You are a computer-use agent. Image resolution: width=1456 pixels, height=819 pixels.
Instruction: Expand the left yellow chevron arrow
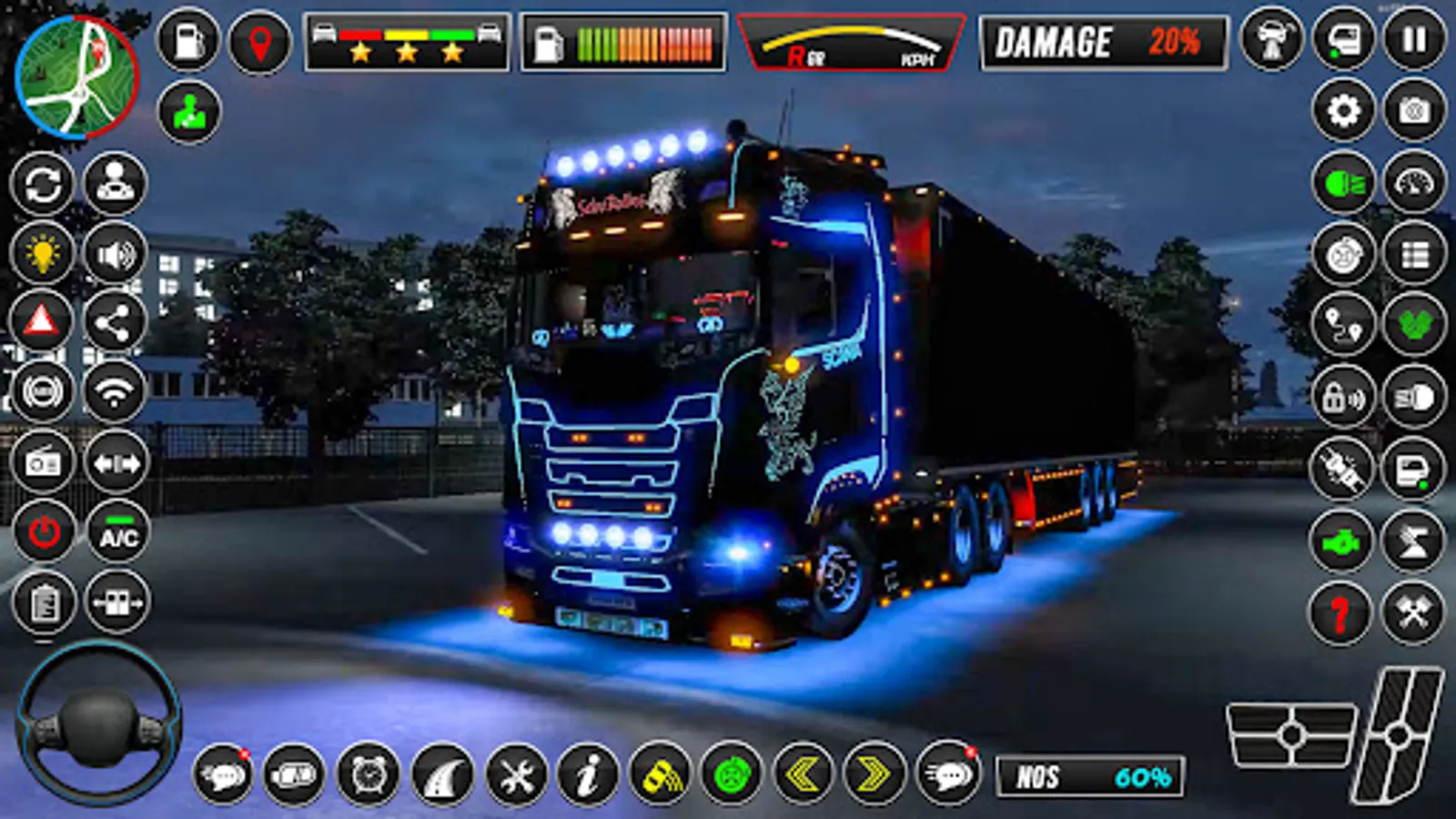801,773
